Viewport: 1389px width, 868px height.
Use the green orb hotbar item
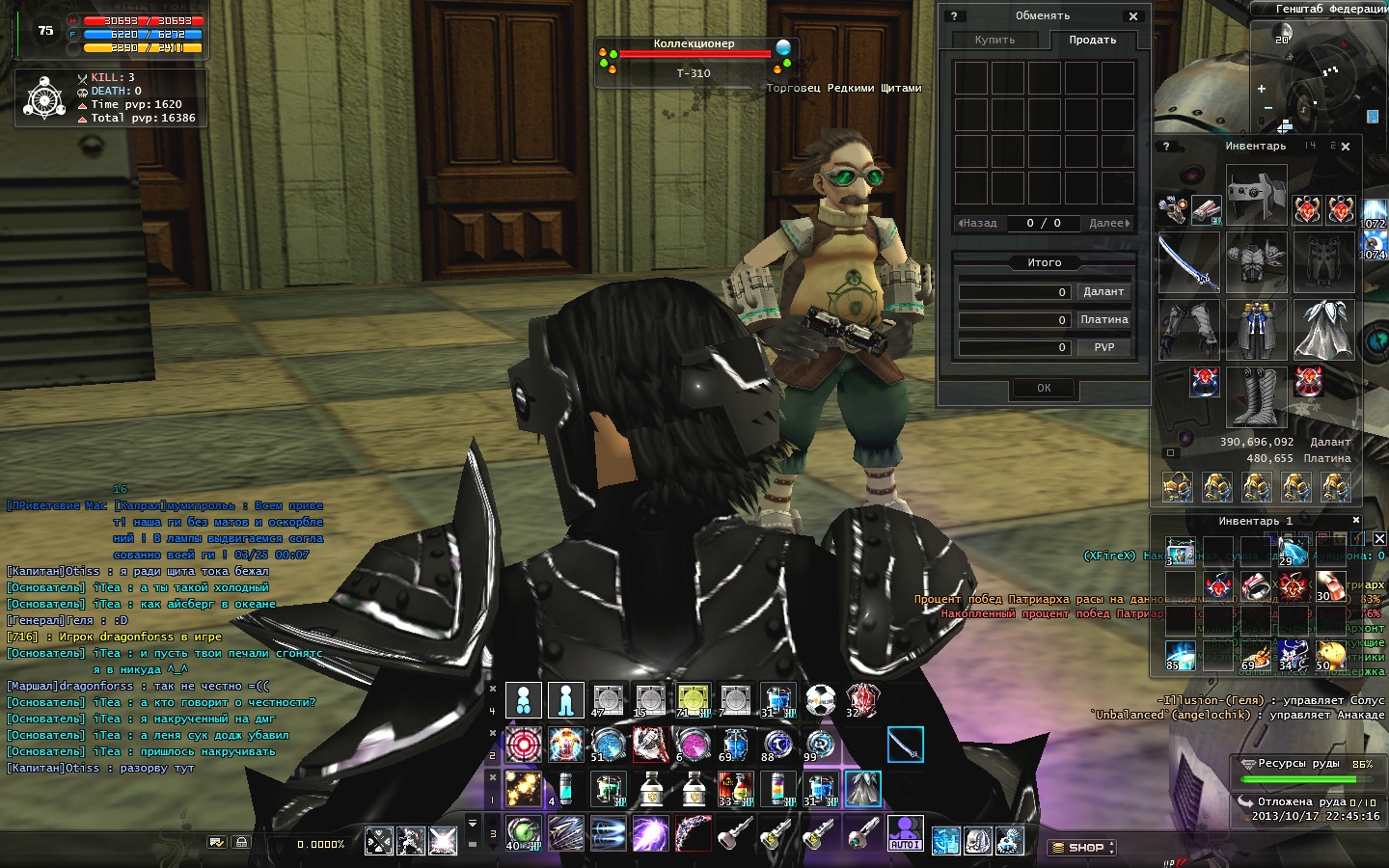524,833
